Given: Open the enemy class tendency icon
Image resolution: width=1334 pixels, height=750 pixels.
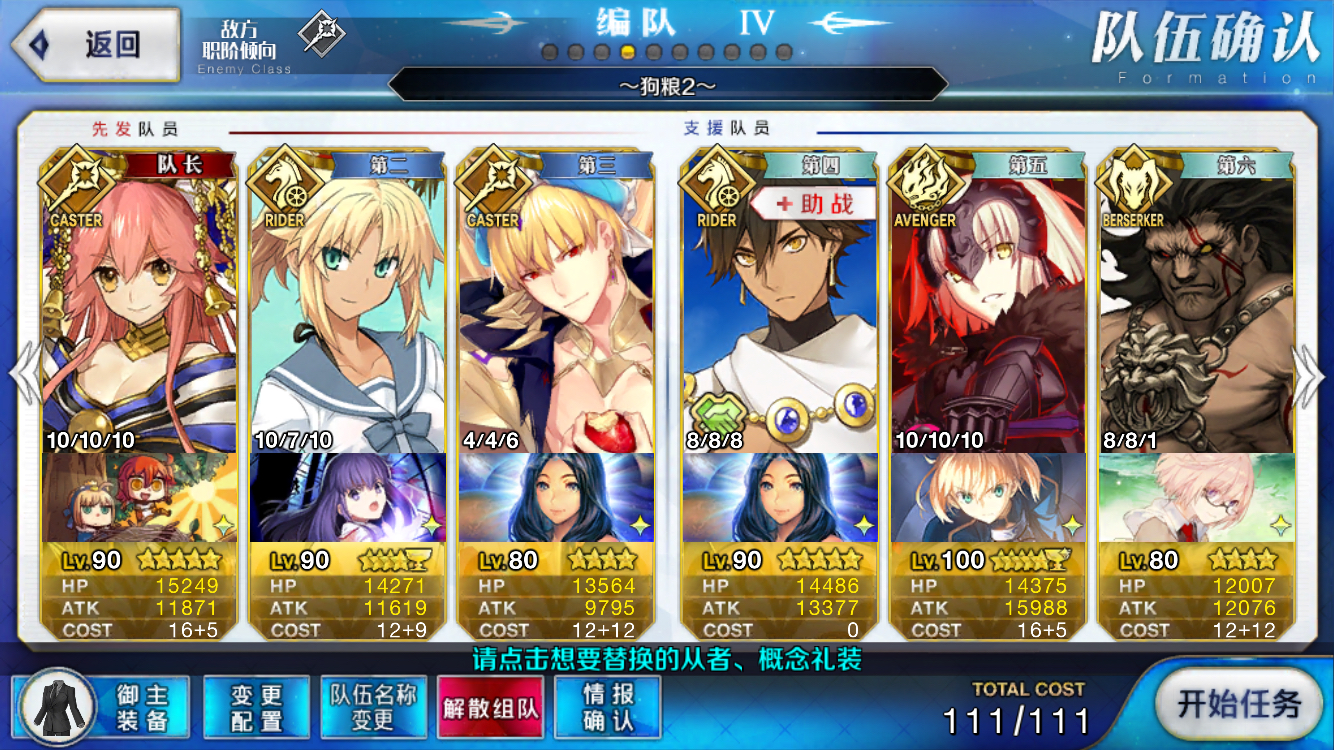Looking at the screenshot, I should click(x=322, y=35).
